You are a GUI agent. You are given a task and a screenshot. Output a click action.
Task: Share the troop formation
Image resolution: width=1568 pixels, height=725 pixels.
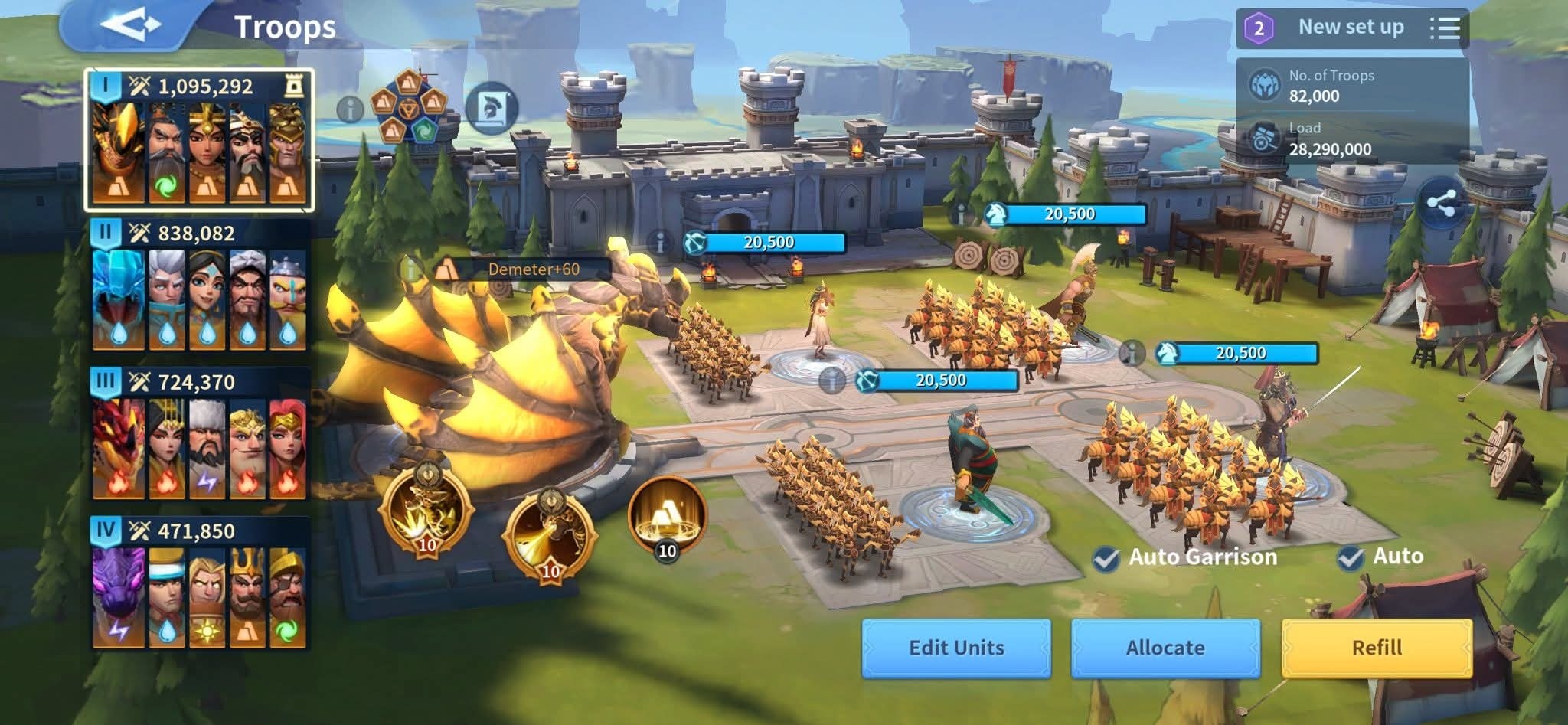1441,204
